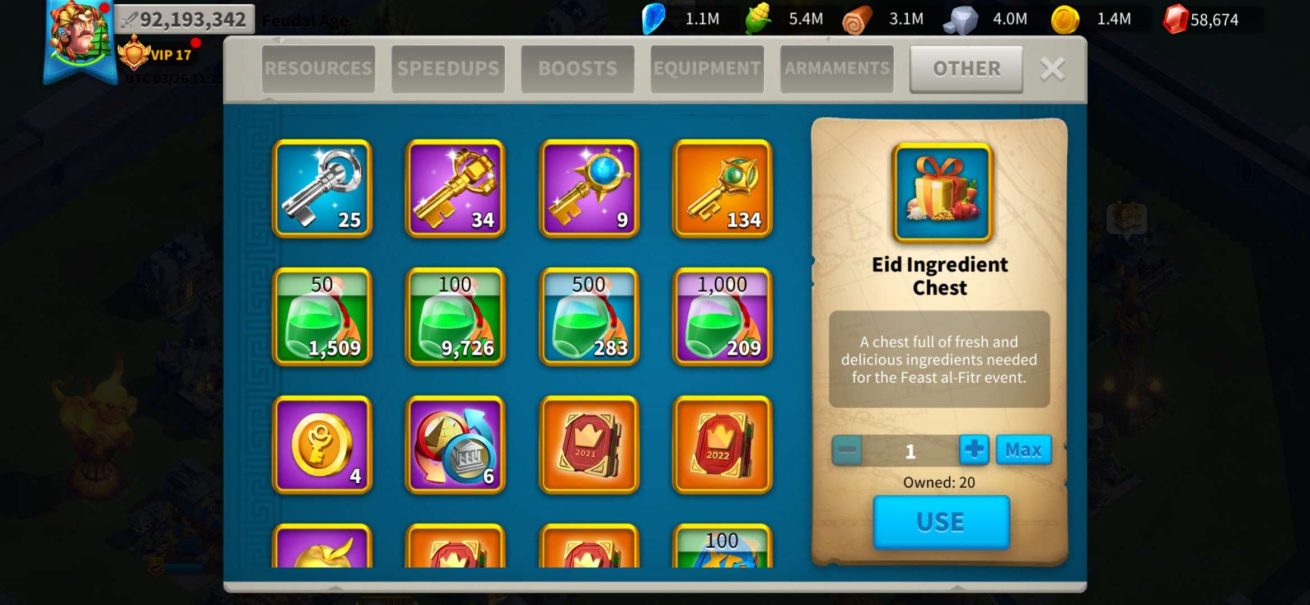The width and height of the screenshot is (1310, 605).
Task: Select the 500 action point potion
Action: pyautogui.click(x=589, y=316)
